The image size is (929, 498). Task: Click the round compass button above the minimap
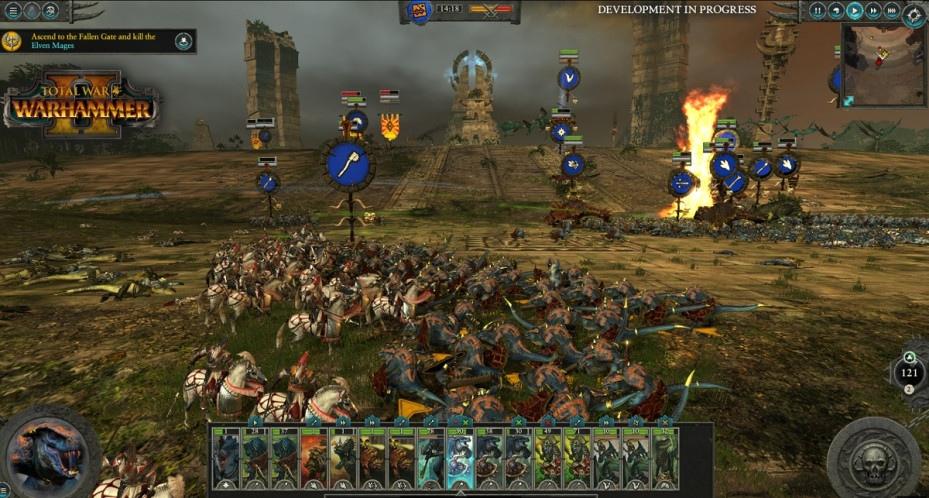pyautogui.click(x=914, y=14)
